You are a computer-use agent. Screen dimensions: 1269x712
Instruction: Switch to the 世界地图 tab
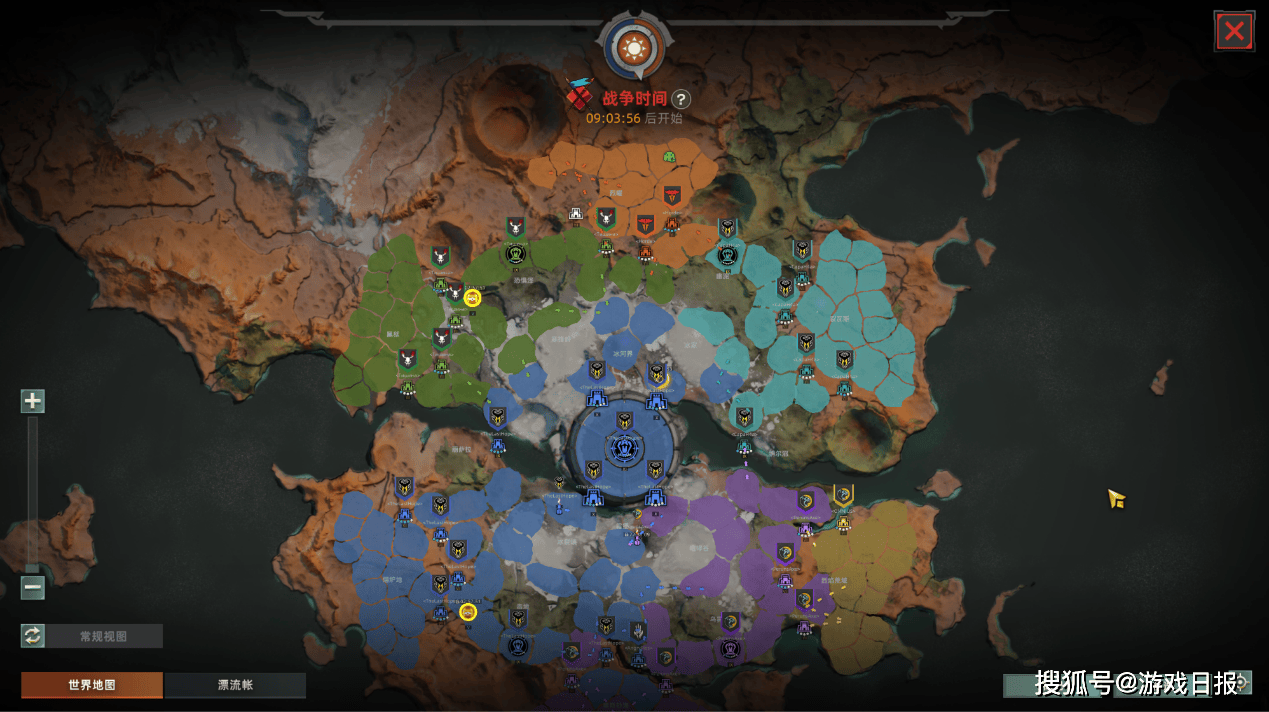pyautogui.click(x=92, y=685)
